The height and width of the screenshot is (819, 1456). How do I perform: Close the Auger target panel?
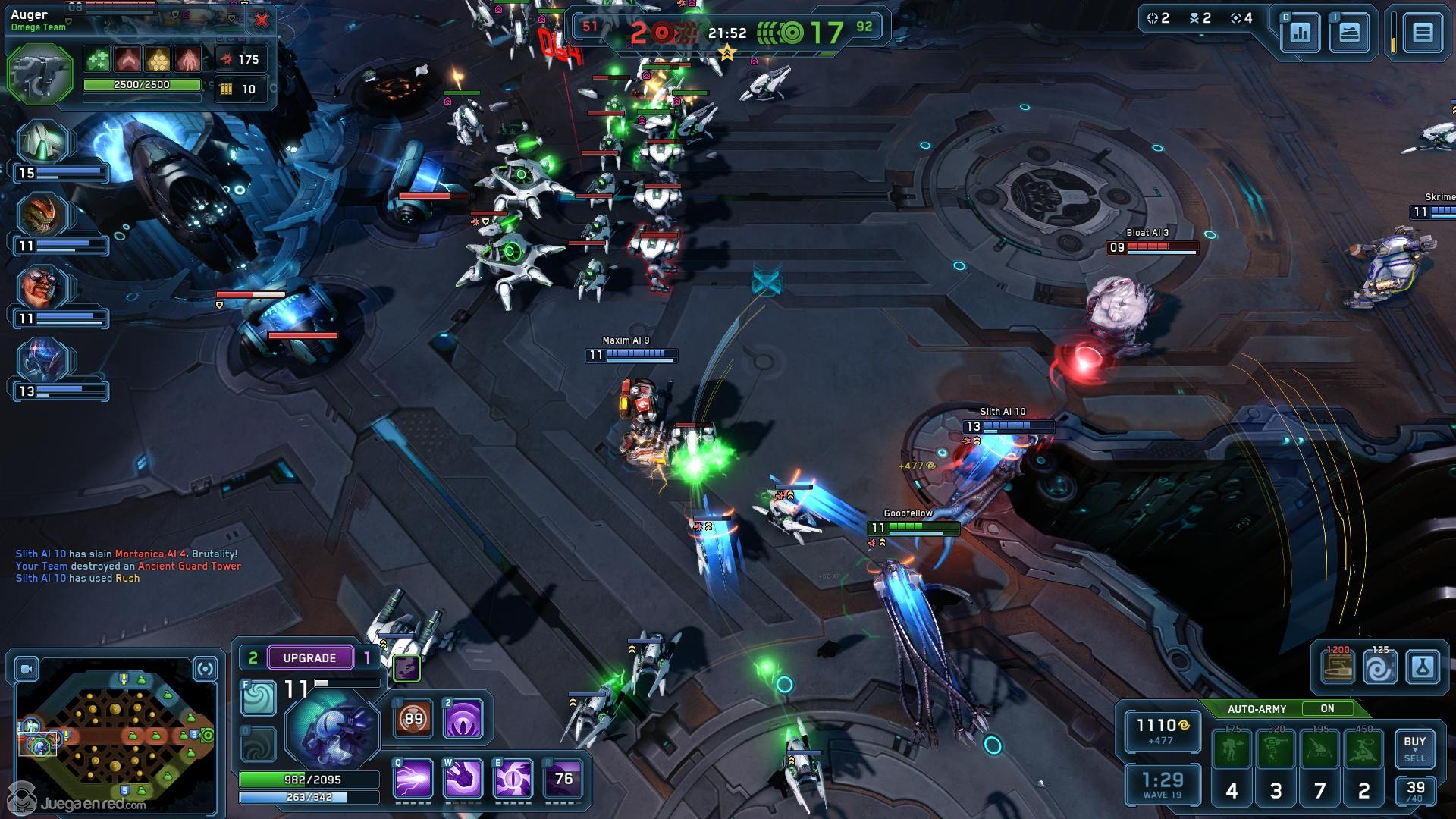click(x=262, y=20)
